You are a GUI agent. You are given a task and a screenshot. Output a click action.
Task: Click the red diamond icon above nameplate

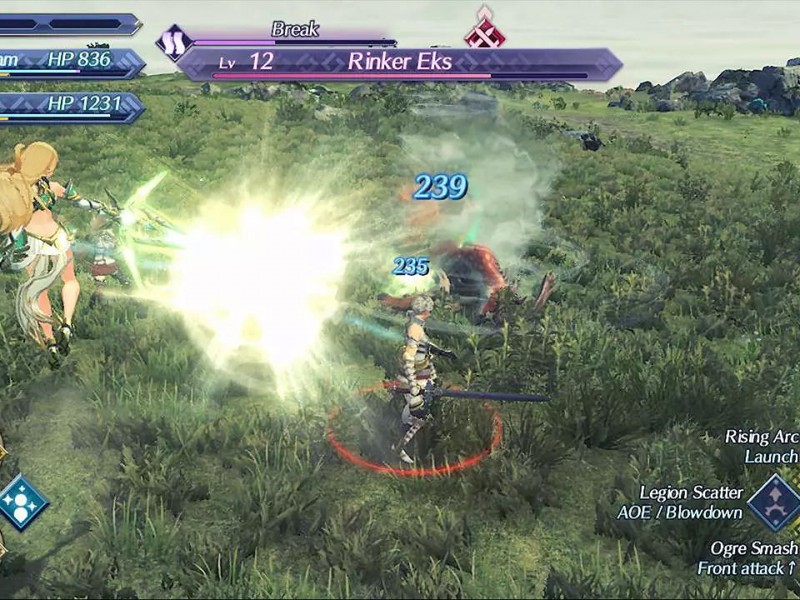coord(484,30)
